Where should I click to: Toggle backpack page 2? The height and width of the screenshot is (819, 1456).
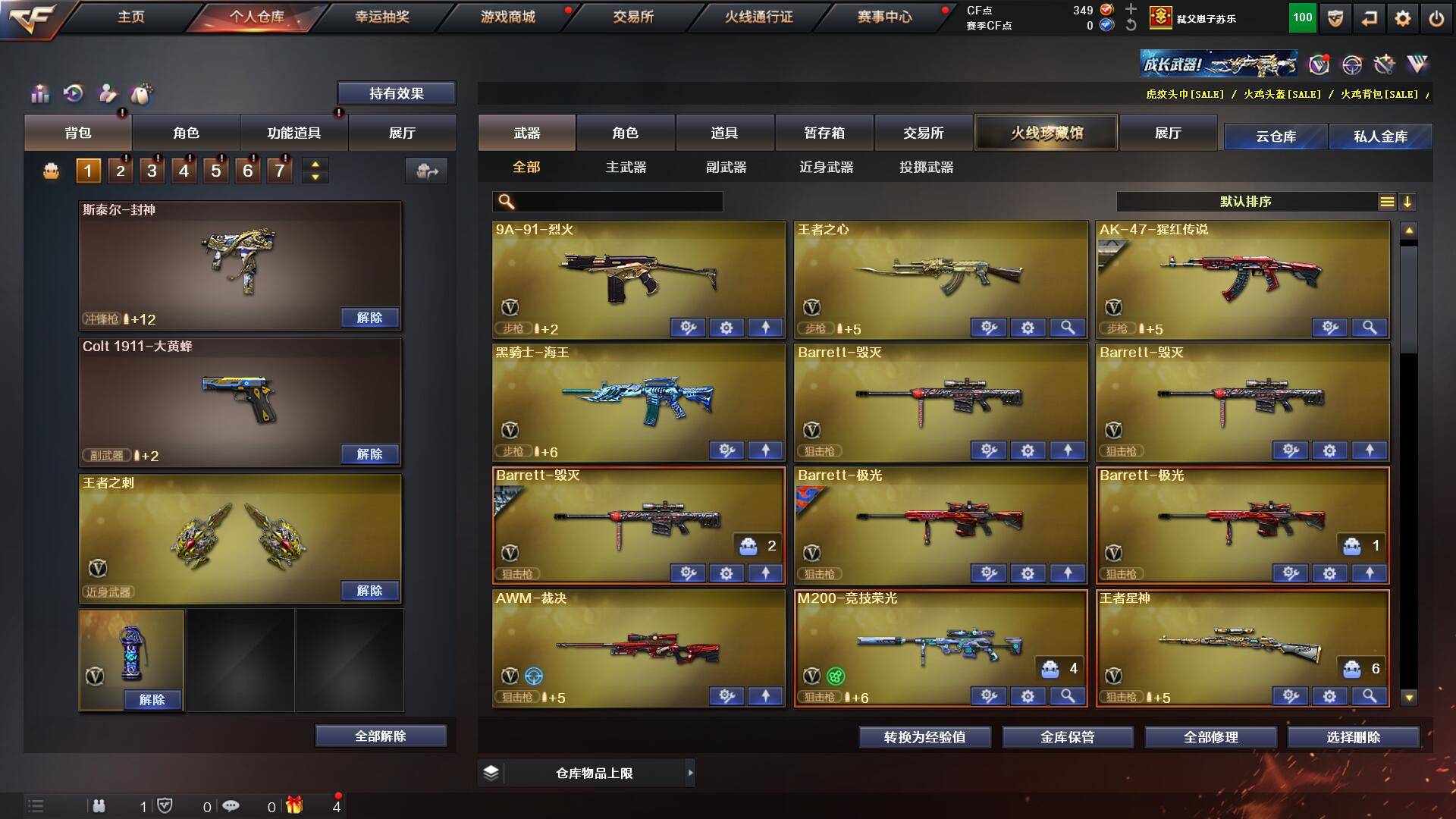pyautogui.click(x=119, y=170)
